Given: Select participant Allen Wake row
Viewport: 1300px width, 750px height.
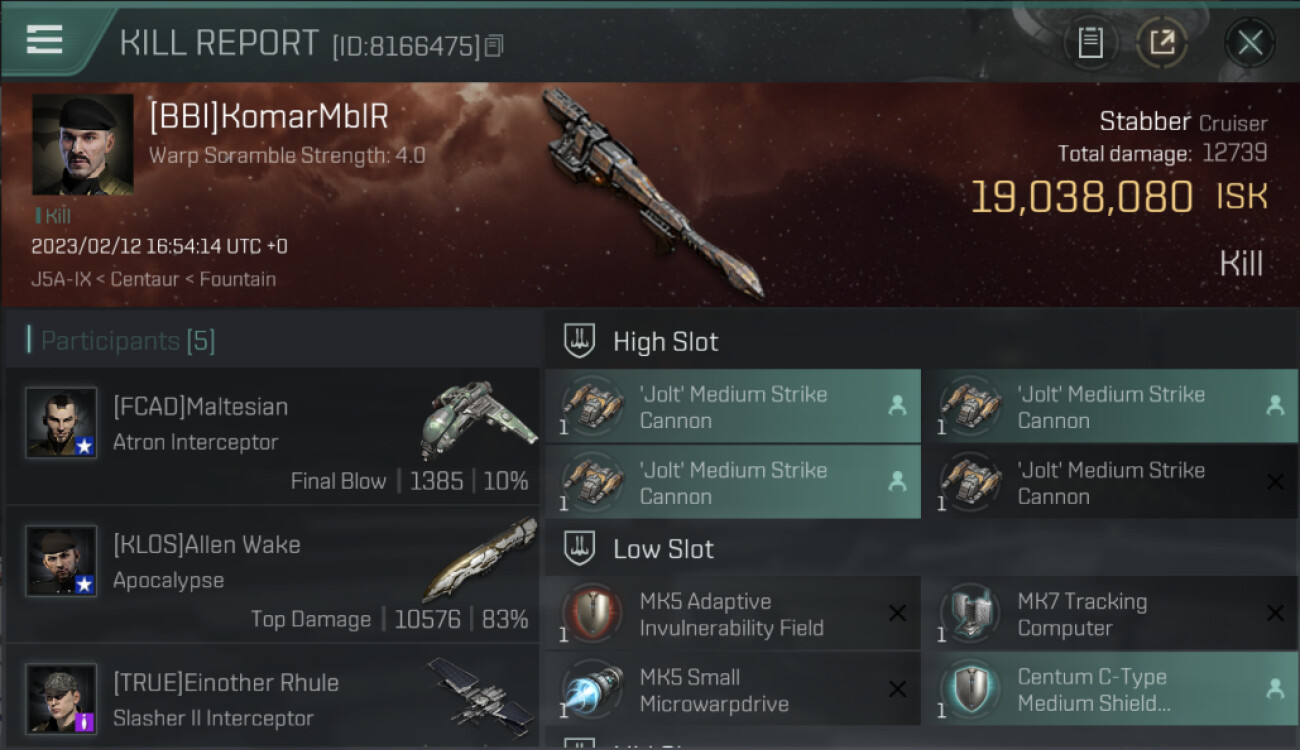Looking at the screenshot, I should pyautogui.click(x=272, y=575).
